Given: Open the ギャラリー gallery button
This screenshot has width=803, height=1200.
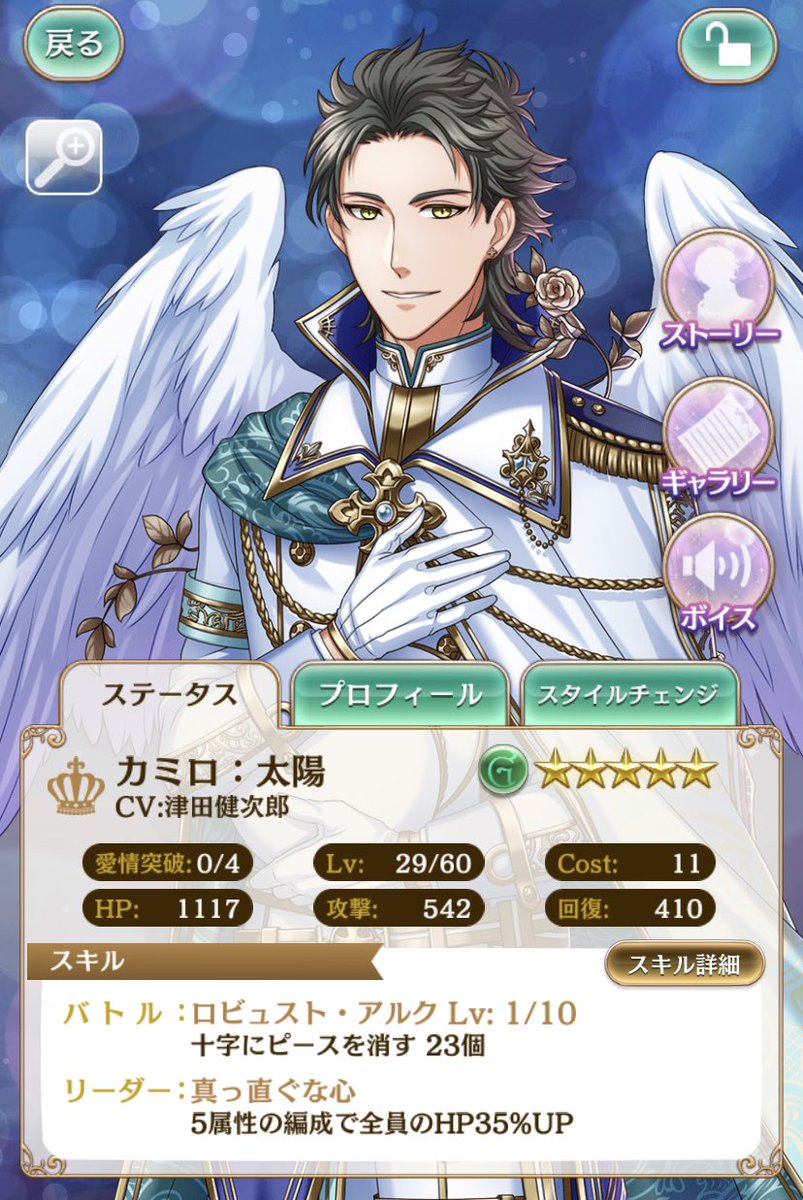Looking at the screenshot, I should click(x=718, y=436).
